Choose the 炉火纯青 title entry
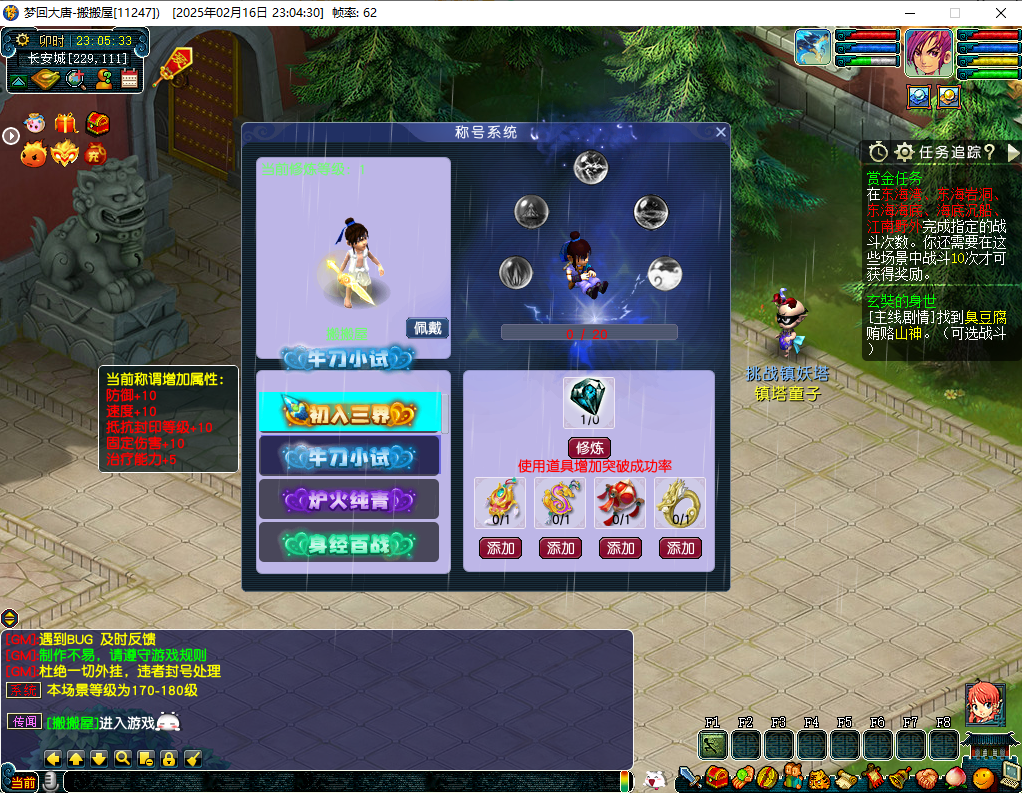 349,499
